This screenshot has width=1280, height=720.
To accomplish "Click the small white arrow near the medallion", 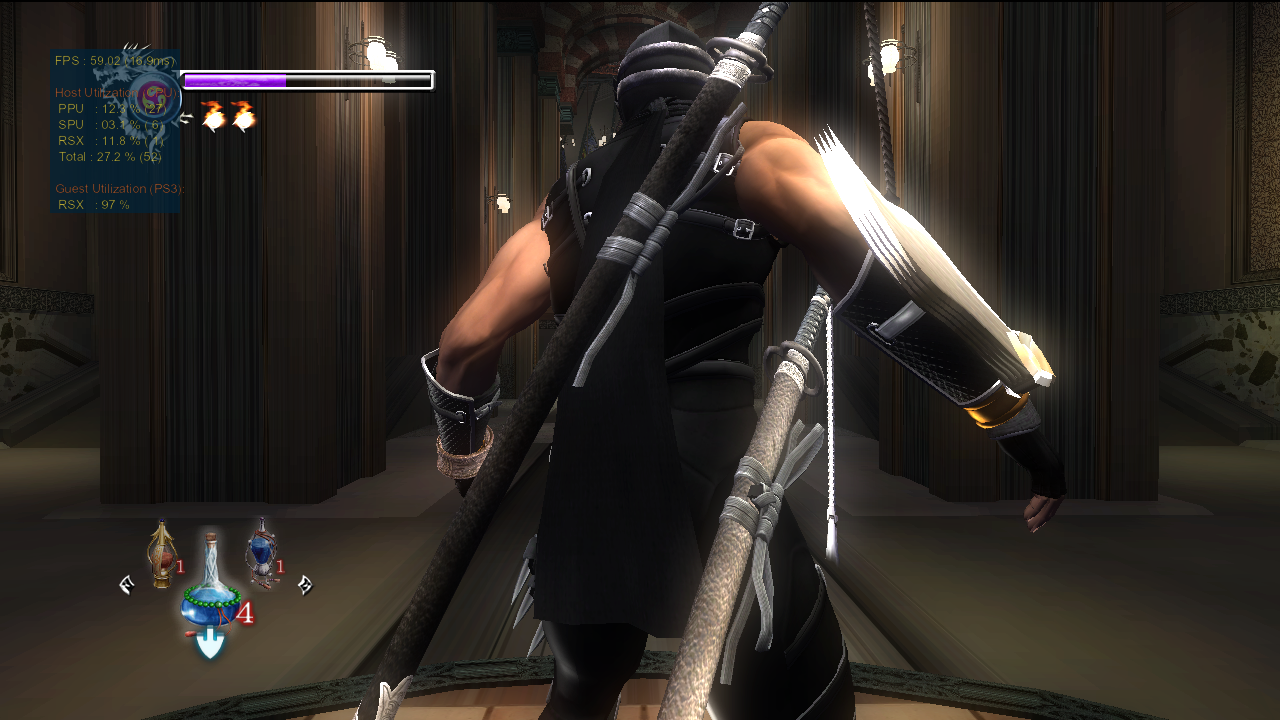I will point(186,117).
